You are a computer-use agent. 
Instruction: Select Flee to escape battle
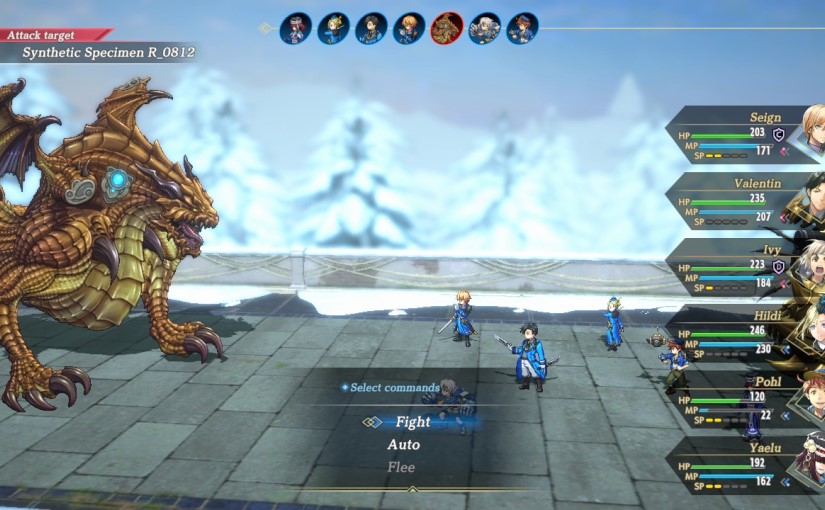click(x=401, y=467)
